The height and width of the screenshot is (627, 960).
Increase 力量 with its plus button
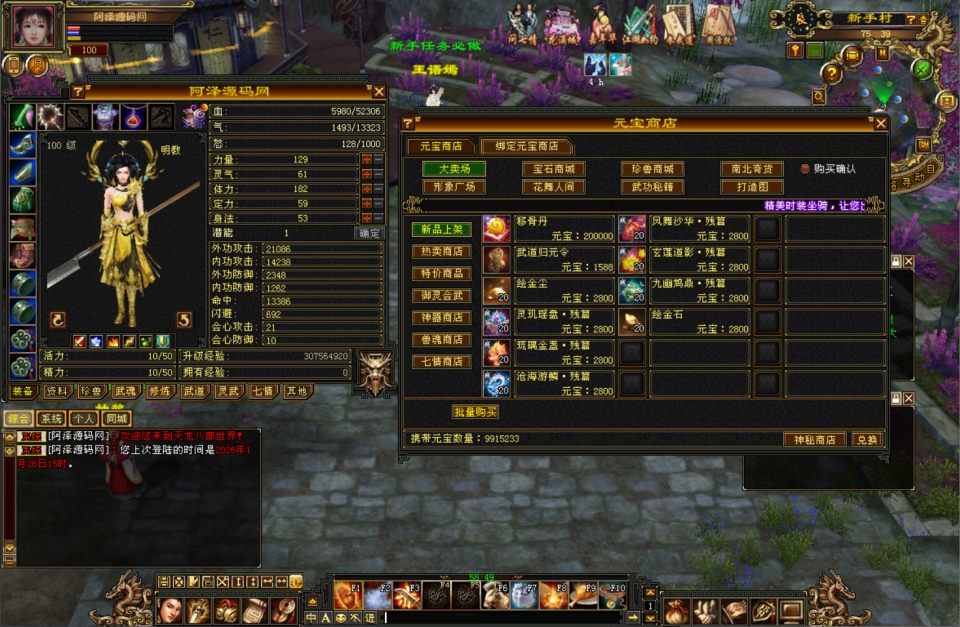(x=367, y=160)
